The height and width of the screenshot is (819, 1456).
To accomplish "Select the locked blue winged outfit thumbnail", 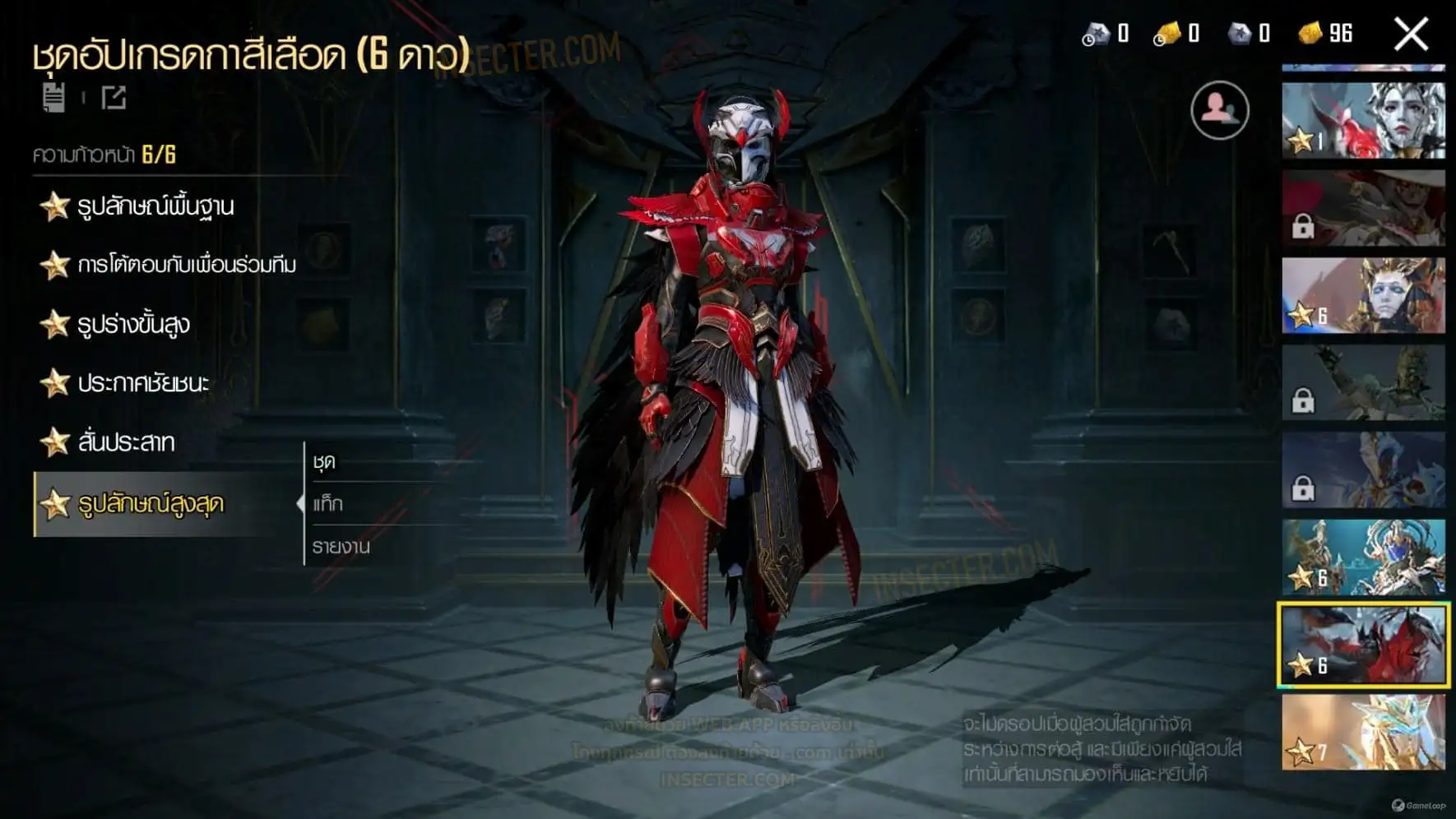I will [1363, 470].
